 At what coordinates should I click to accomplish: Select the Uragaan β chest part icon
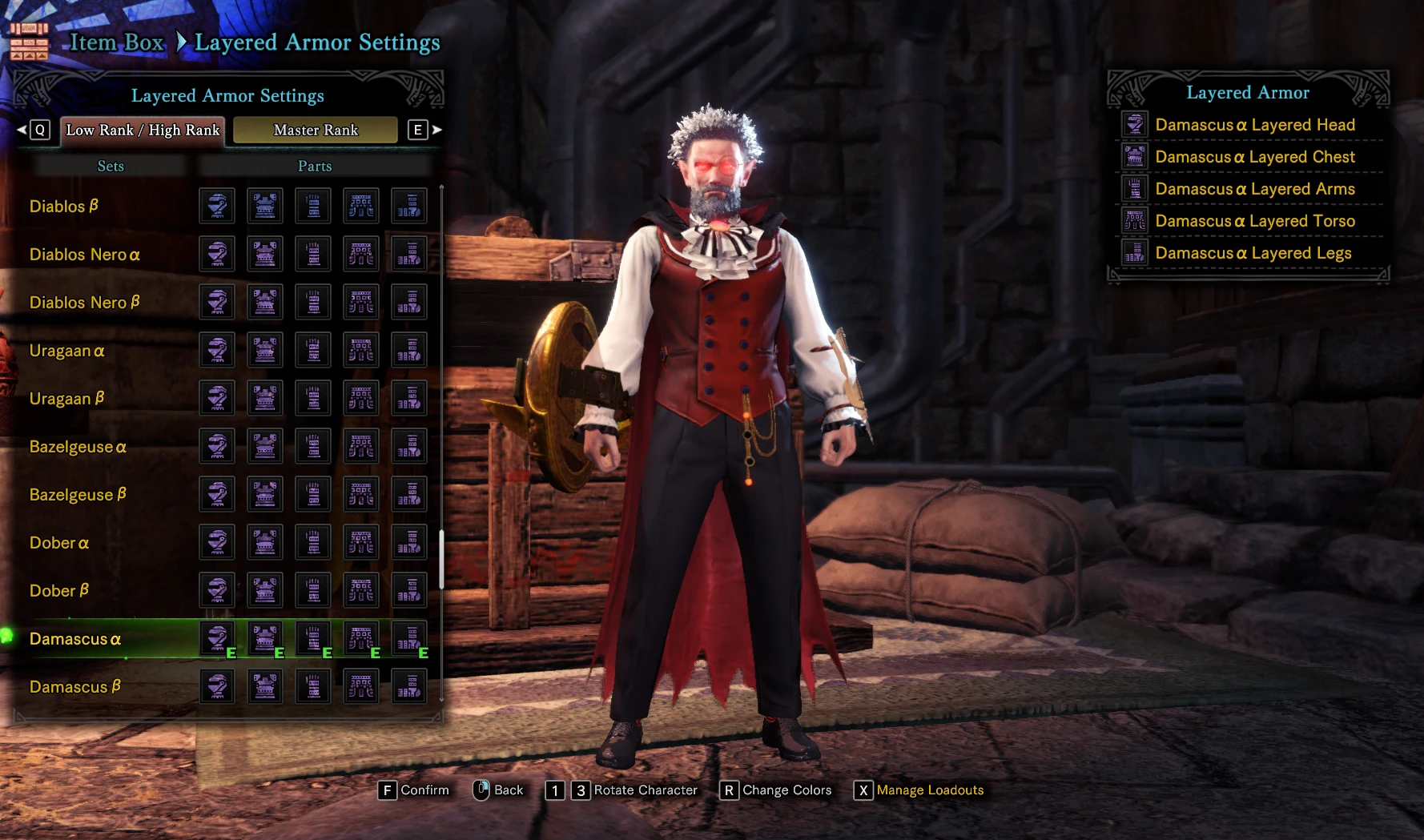265,398
